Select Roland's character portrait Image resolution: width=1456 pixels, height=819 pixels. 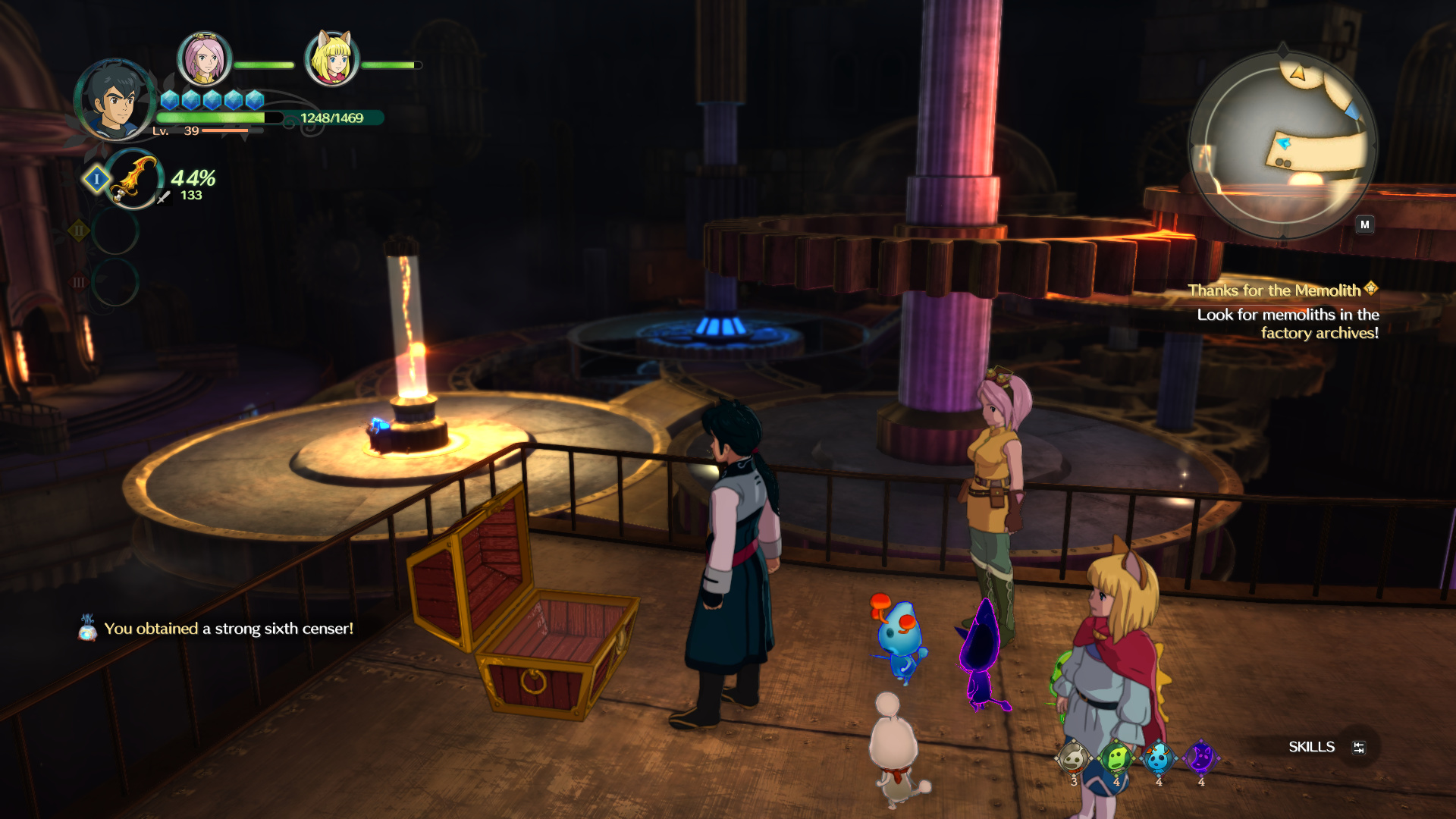click(115, 100)
